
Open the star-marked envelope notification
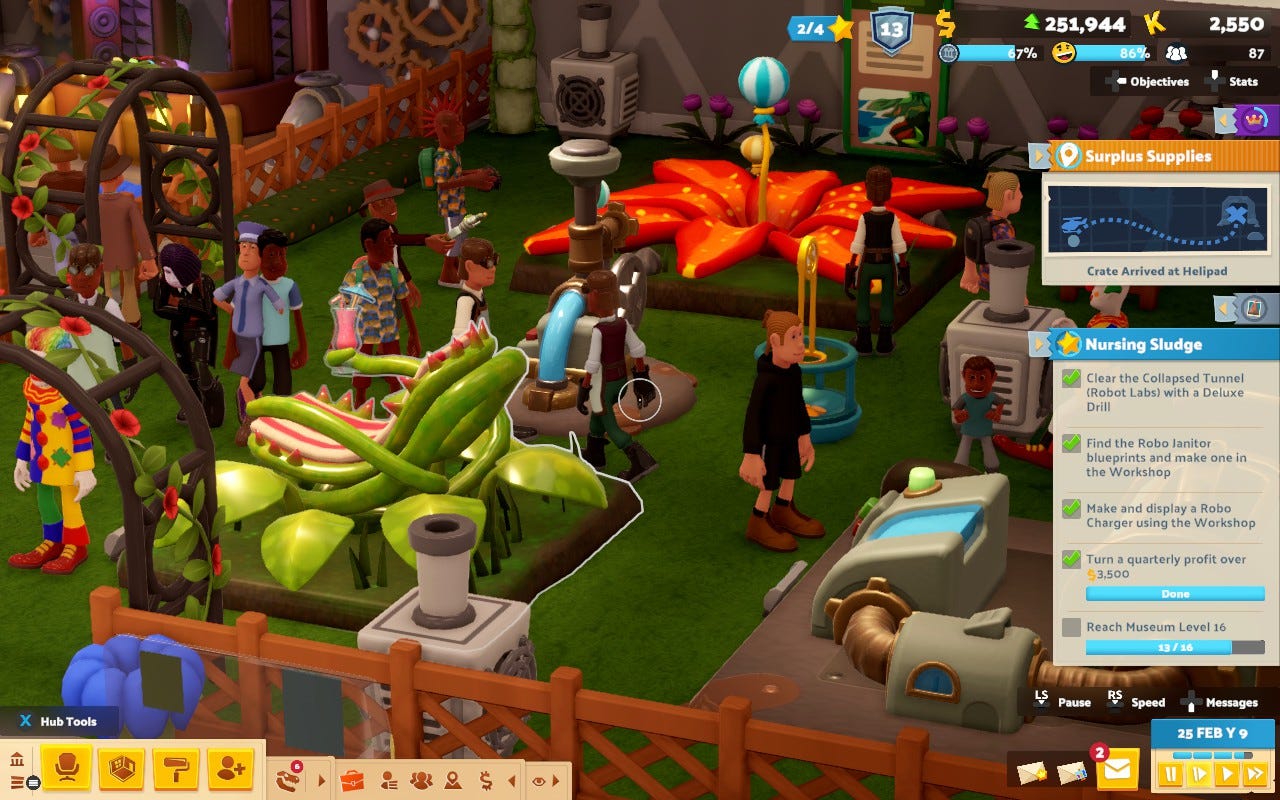tap(1032, 772)
